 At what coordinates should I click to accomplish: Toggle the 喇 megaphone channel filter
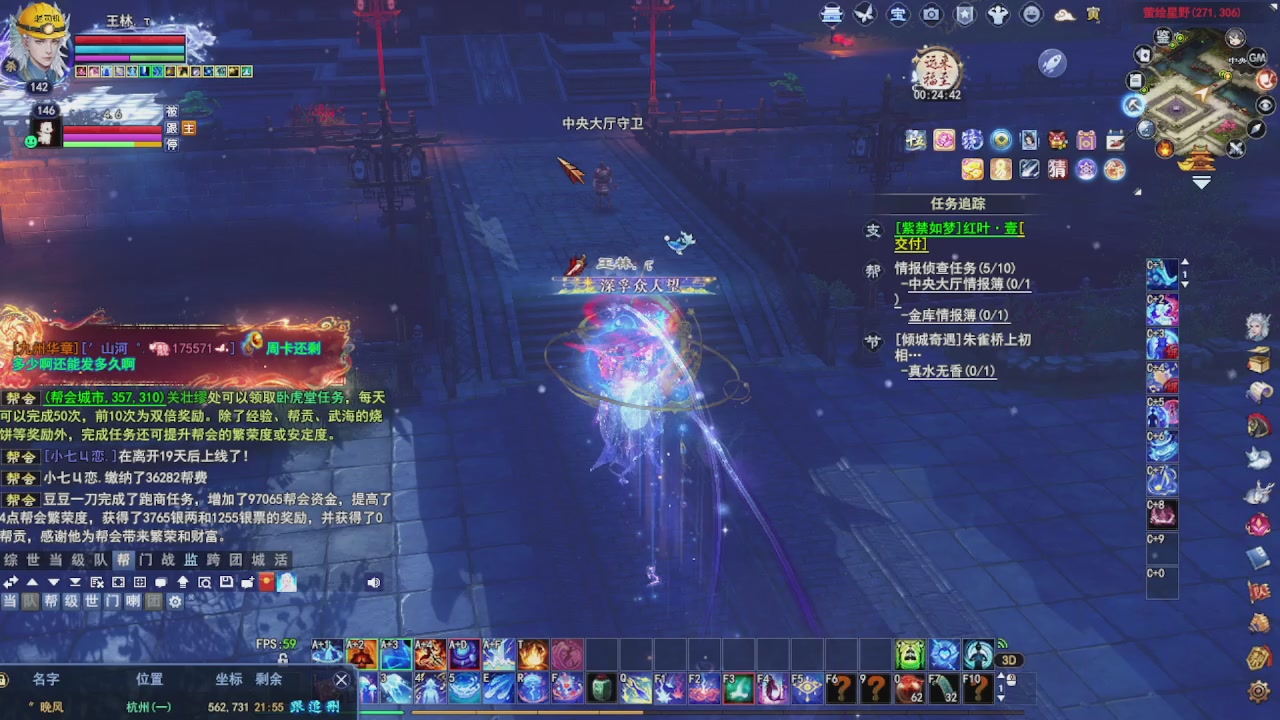[x=133, y=601]
